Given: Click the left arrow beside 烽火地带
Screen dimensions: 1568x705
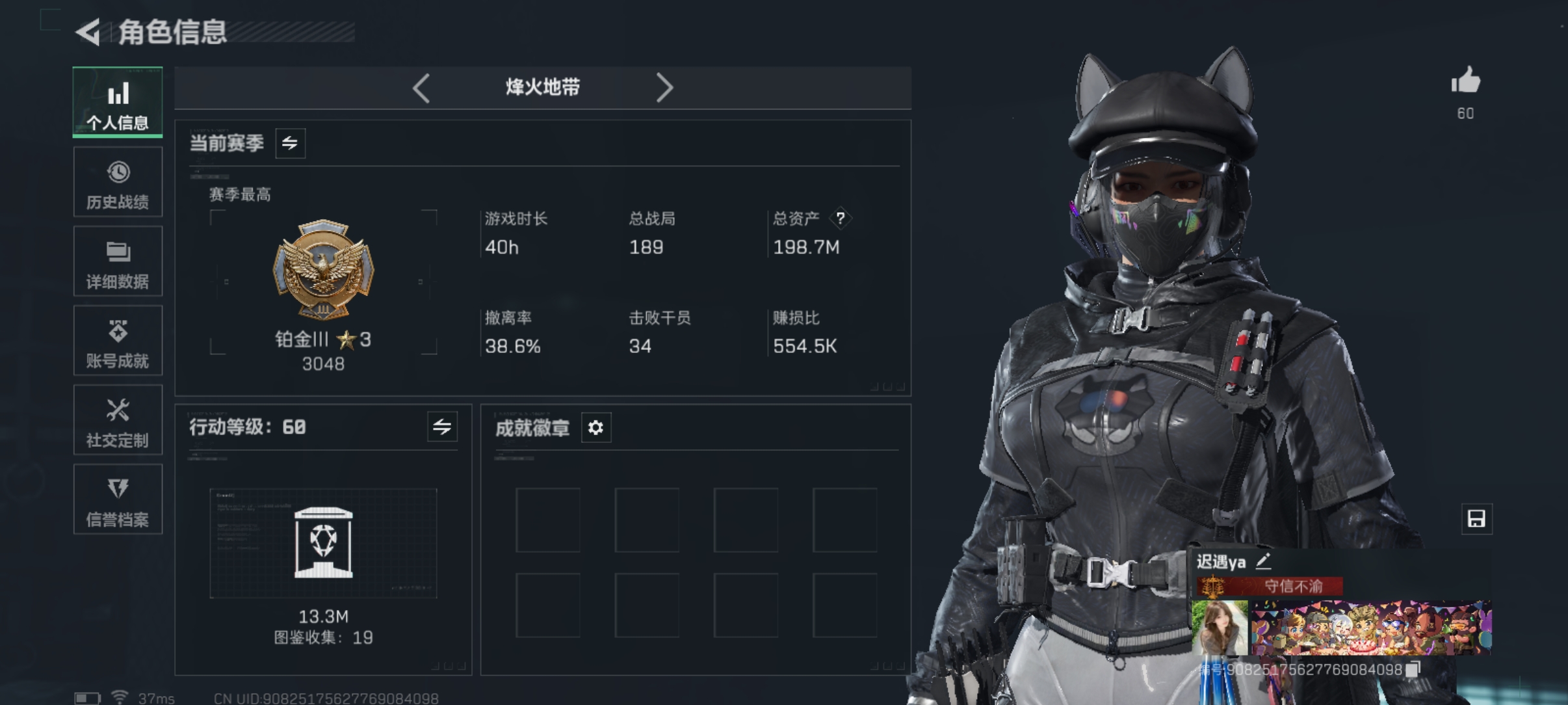Looking at the screenshot, I should (421, 88).
